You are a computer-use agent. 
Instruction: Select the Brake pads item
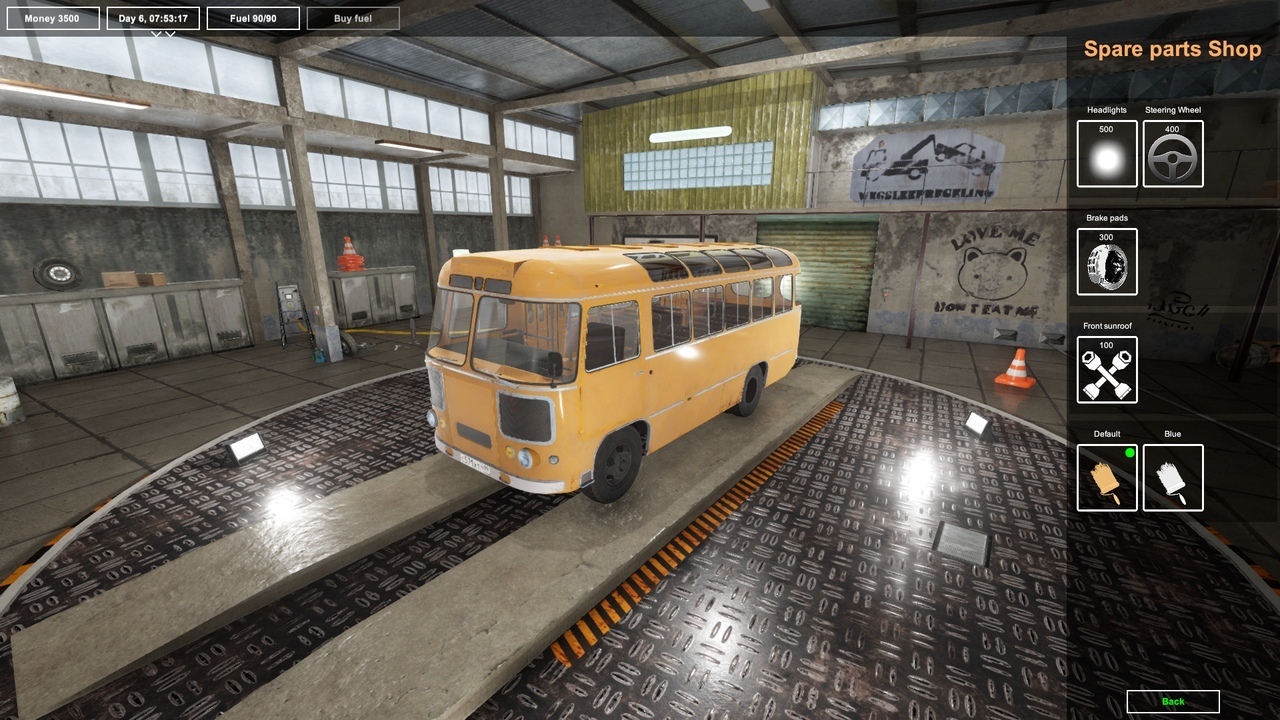1107,262
